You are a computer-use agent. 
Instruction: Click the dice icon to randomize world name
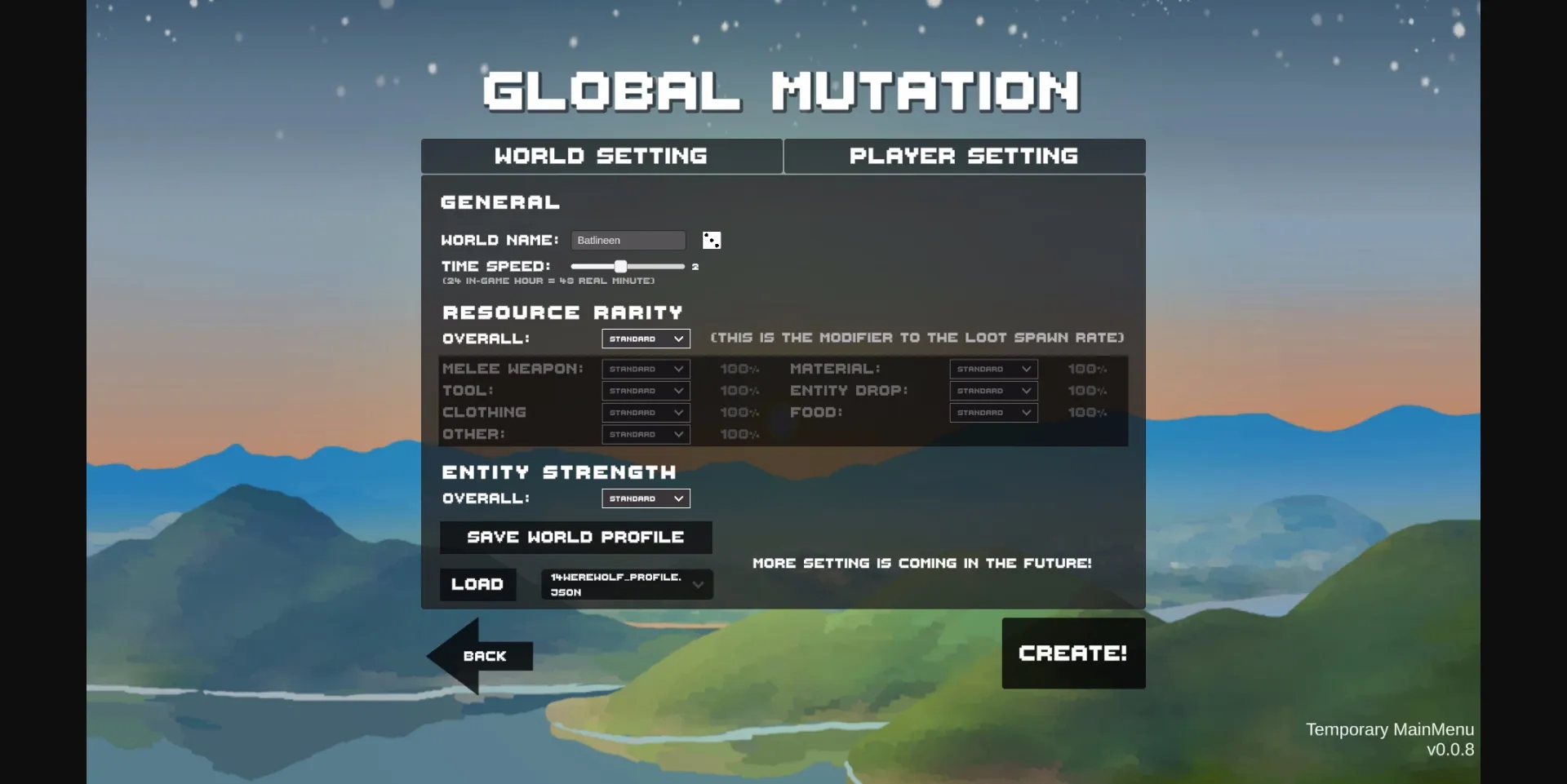pyautogui.click(x=710, y=240)
